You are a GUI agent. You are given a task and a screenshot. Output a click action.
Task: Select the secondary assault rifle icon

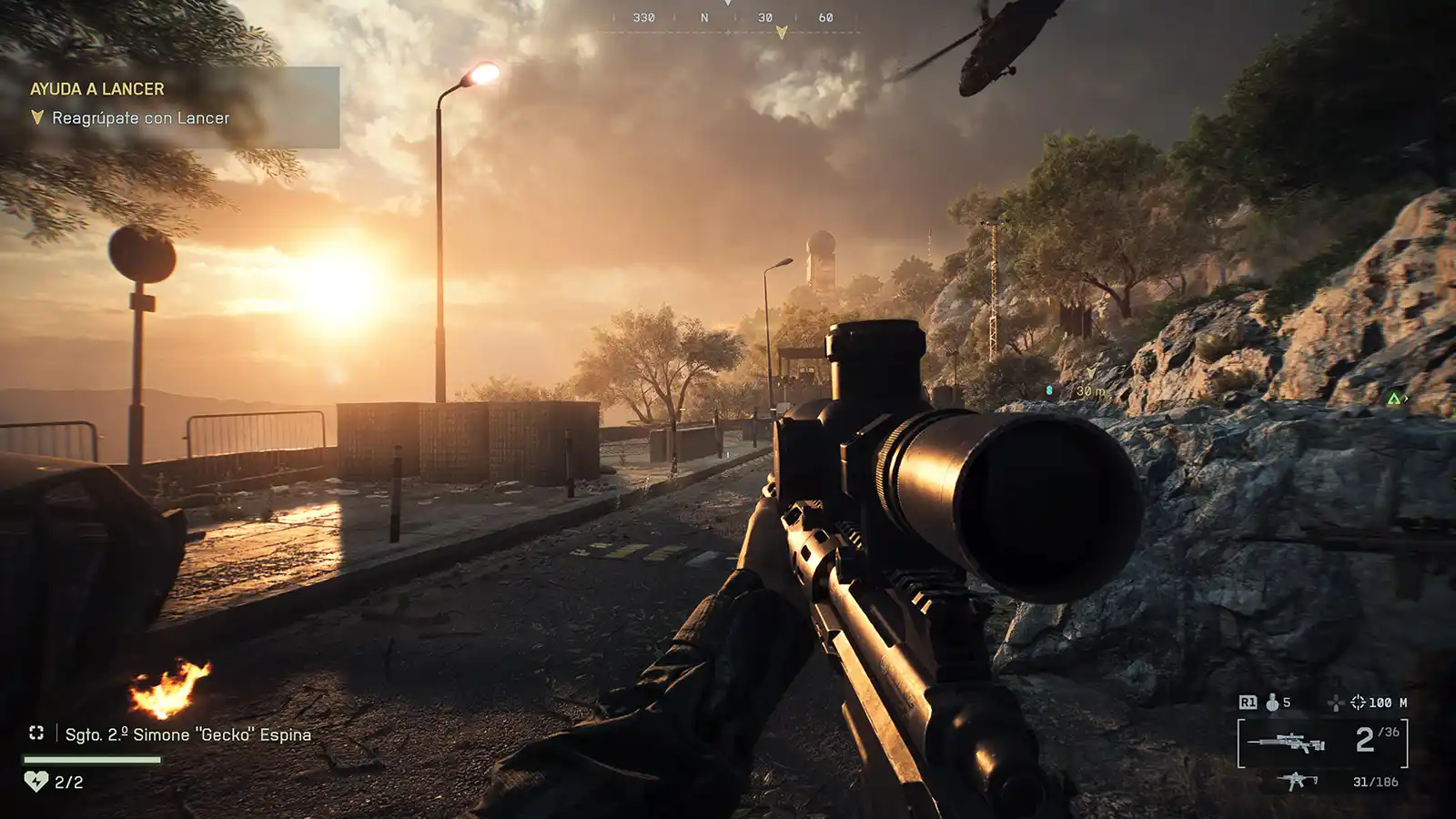pyautogui.click(x=1295, y=780)
